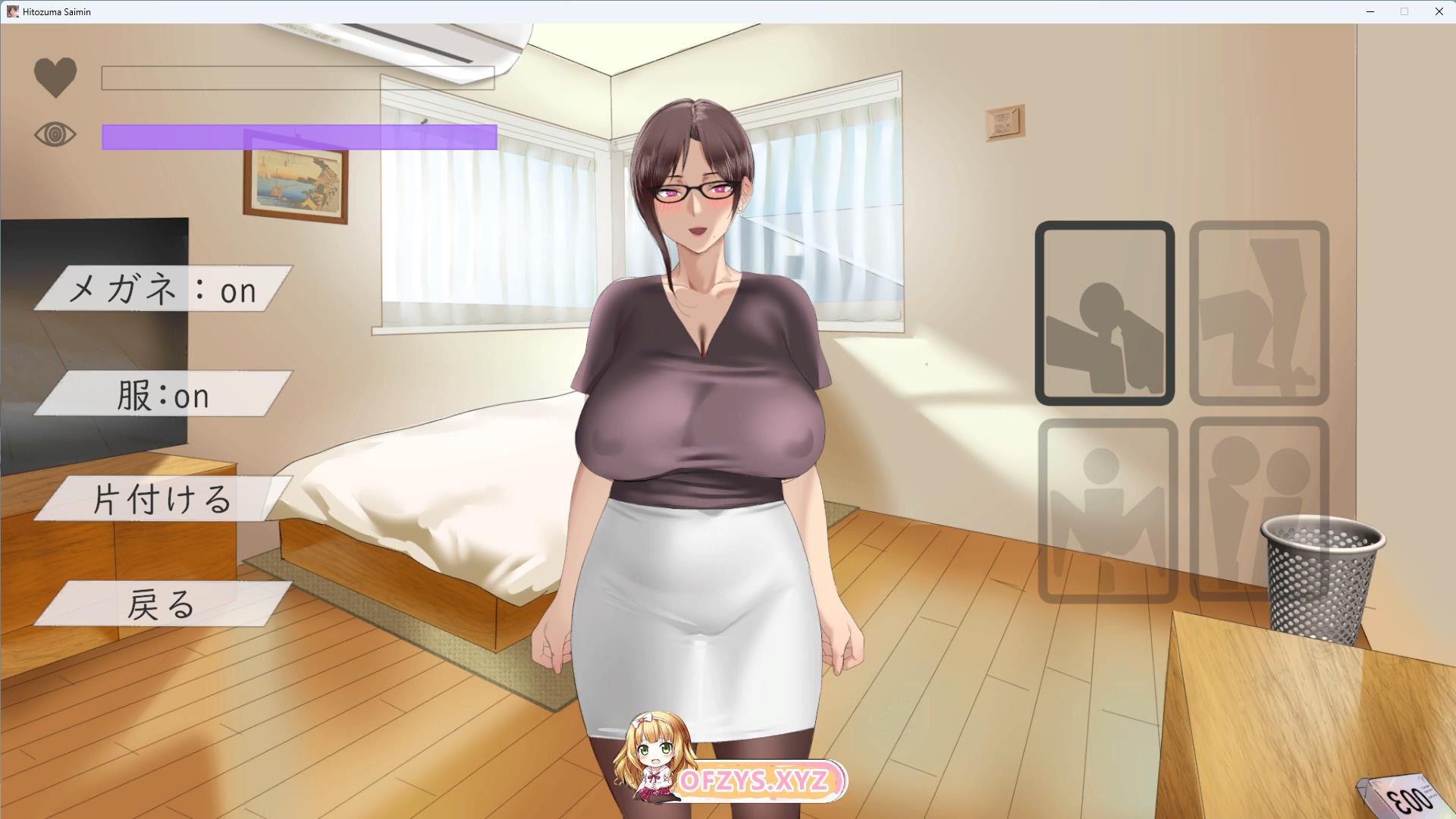Toggle the 服 on/off setting
Image resolution: width=1456 pixels, height=819 pixels.
tap(163, 394)
